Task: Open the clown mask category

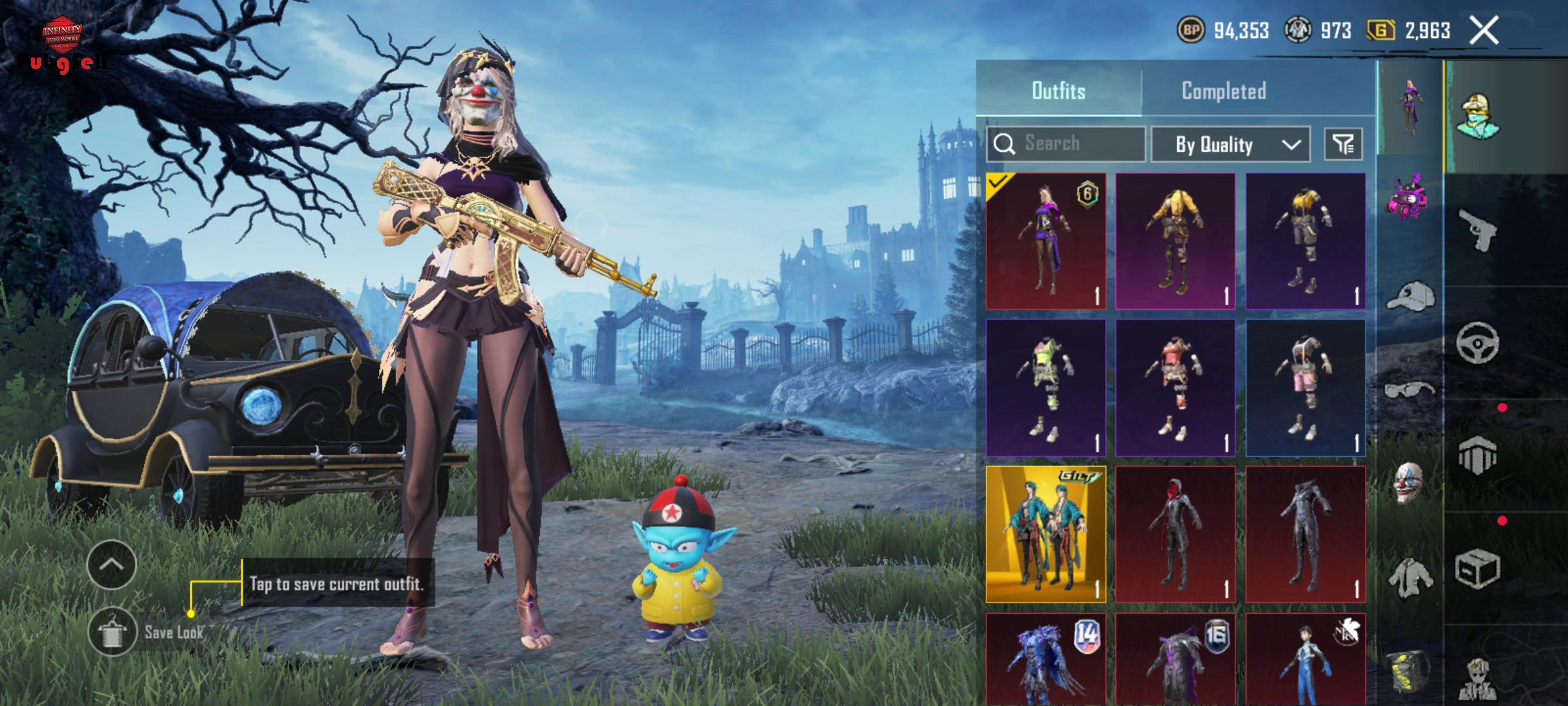Action: click(1409, 484)
